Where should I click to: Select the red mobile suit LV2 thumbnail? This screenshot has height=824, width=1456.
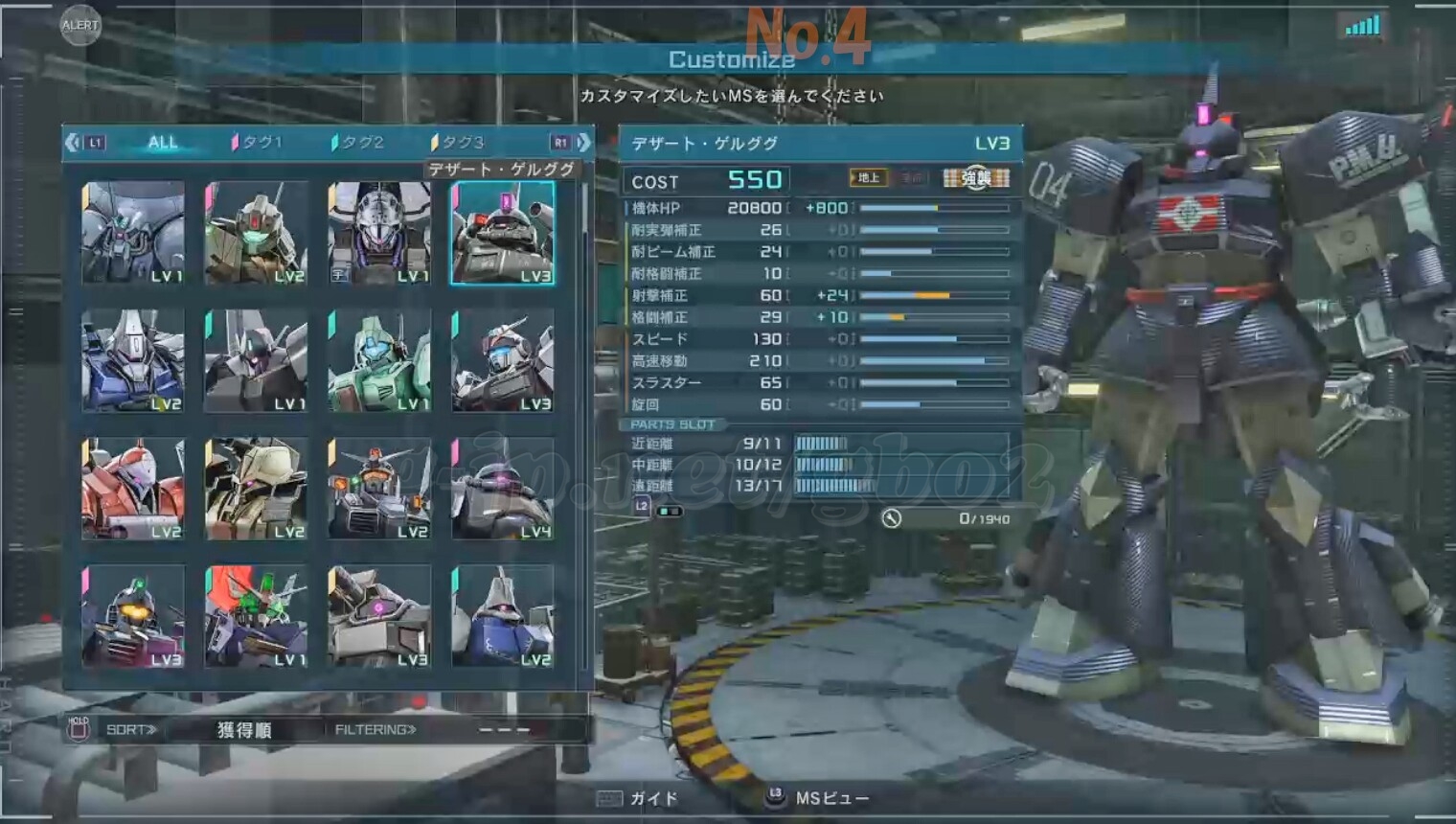click(x=133, y=489)
